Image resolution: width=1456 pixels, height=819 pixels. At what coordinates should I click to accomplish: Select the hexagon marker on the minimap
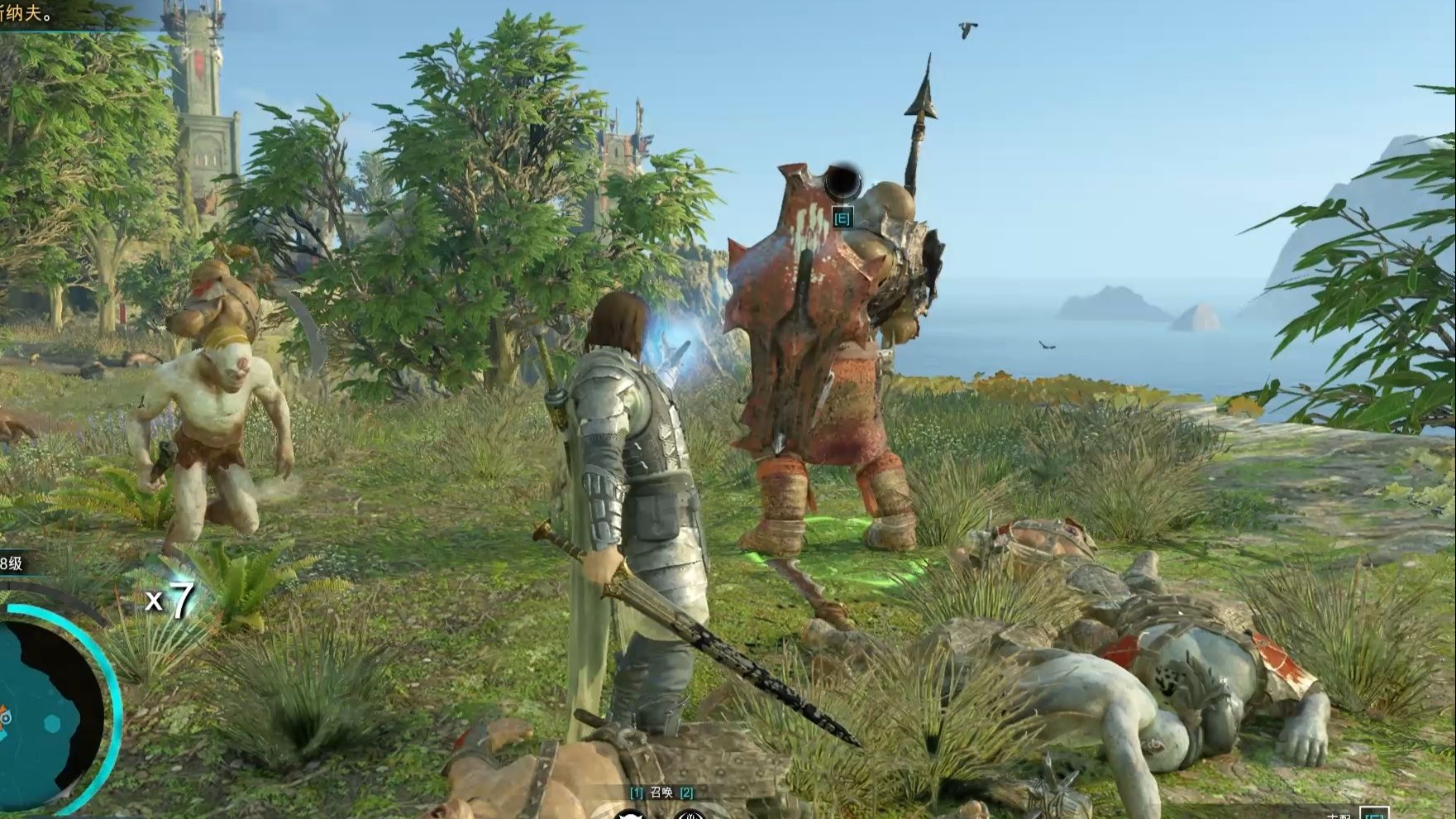point(52,724)
